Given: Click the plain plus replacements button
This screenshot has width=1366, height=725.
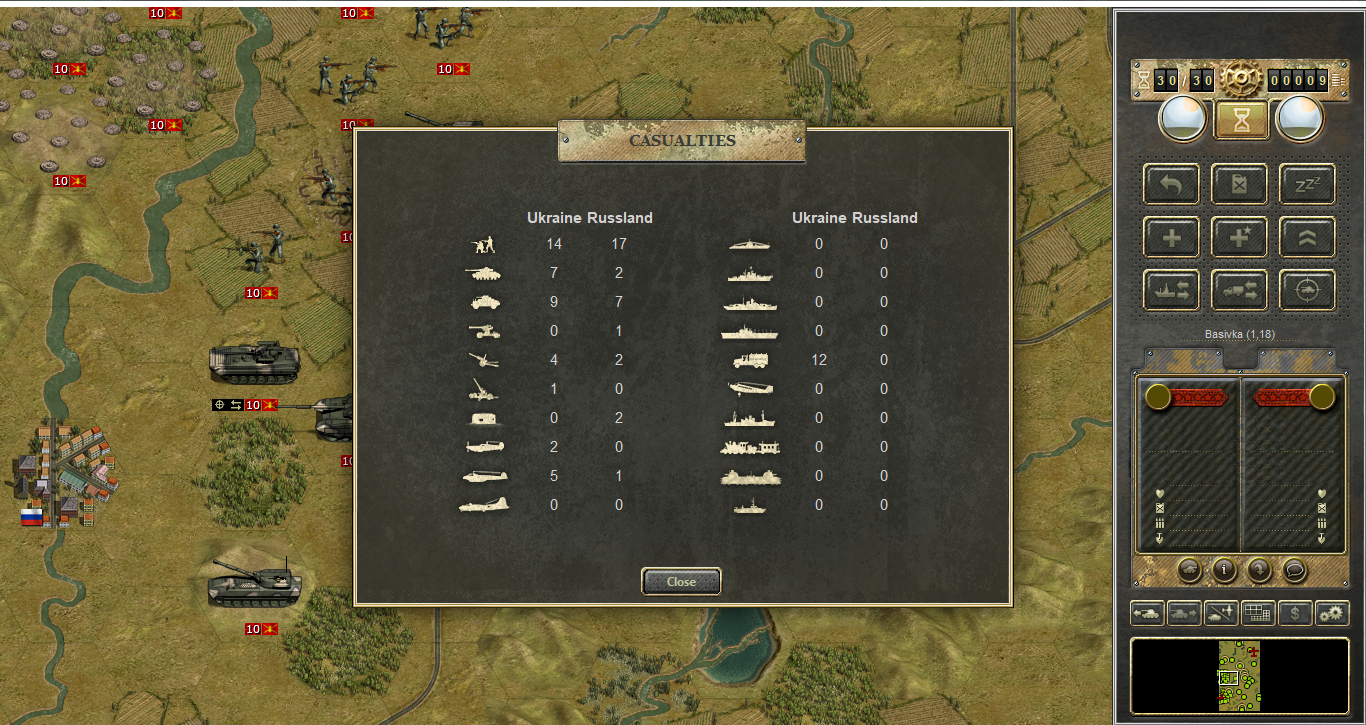Looking at the screenshot, I should pos(1172,237).
